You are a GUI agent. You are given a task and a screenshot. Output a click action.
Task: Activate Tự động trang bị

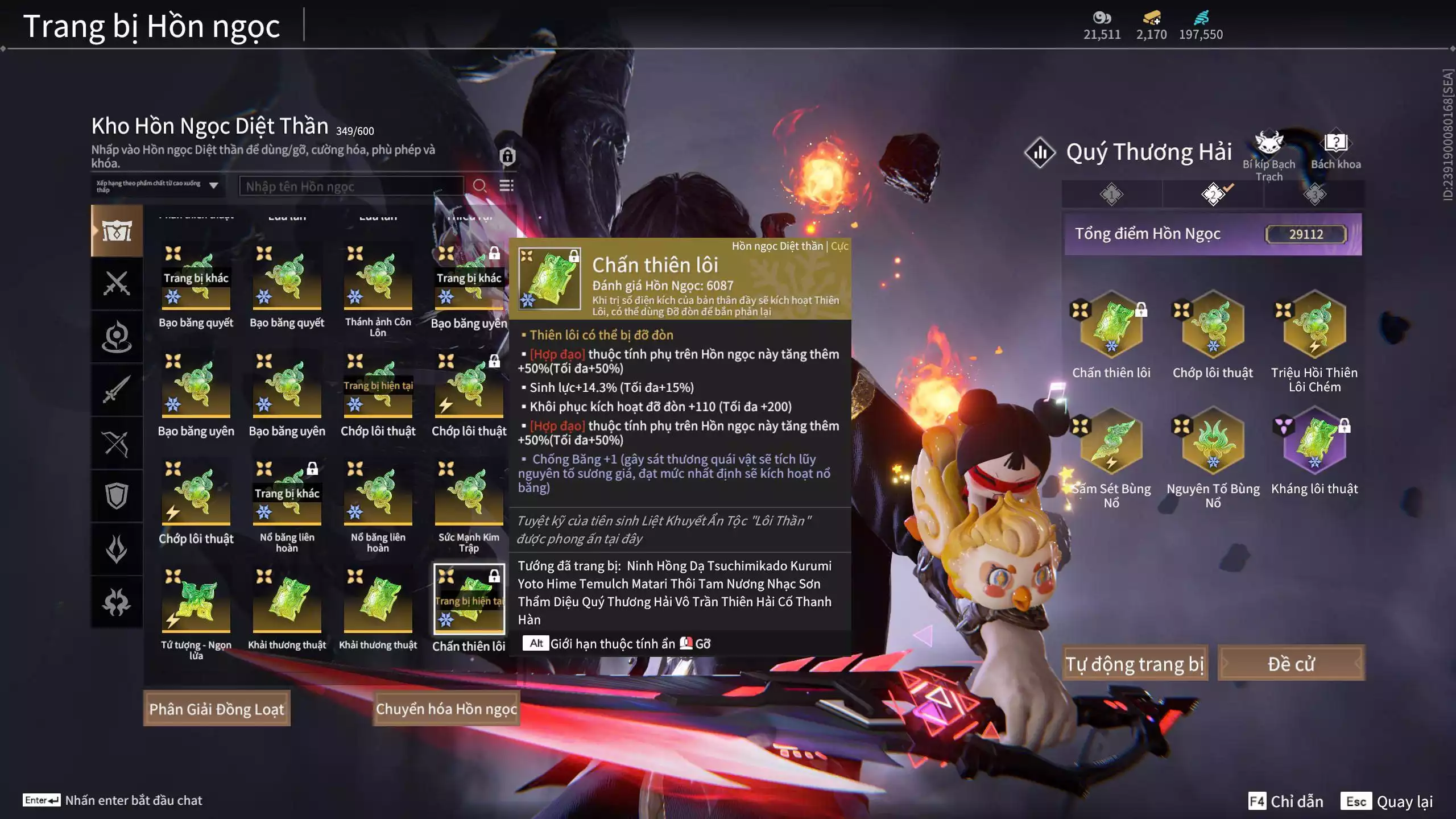(1135, 663)
